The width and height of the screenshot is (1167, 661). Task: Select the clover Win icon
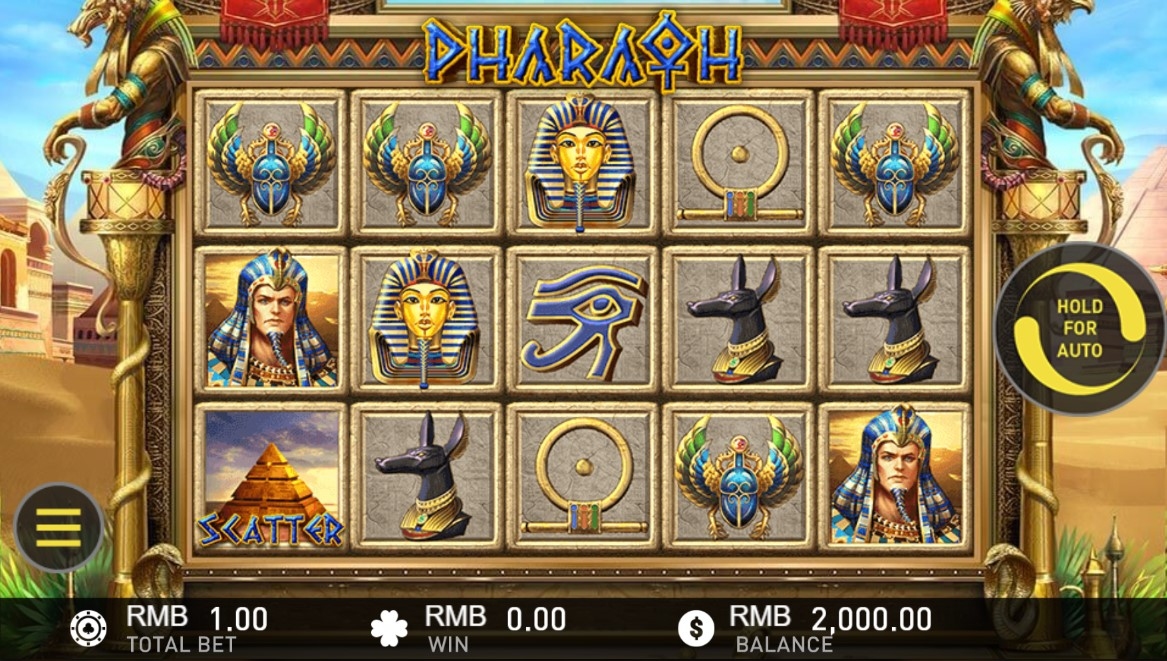tap(389, 628)
